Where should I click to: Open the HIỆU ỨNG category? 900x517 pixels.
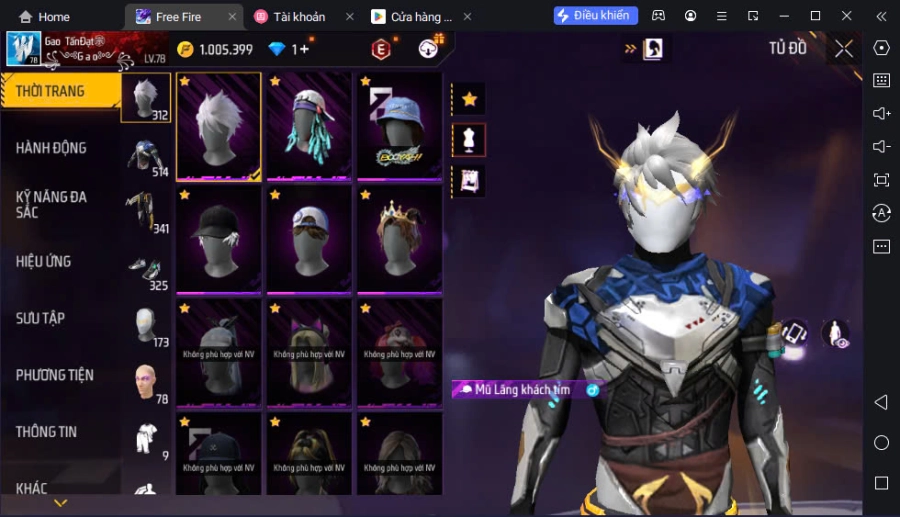pyautogui.click(x=44, y=261)
